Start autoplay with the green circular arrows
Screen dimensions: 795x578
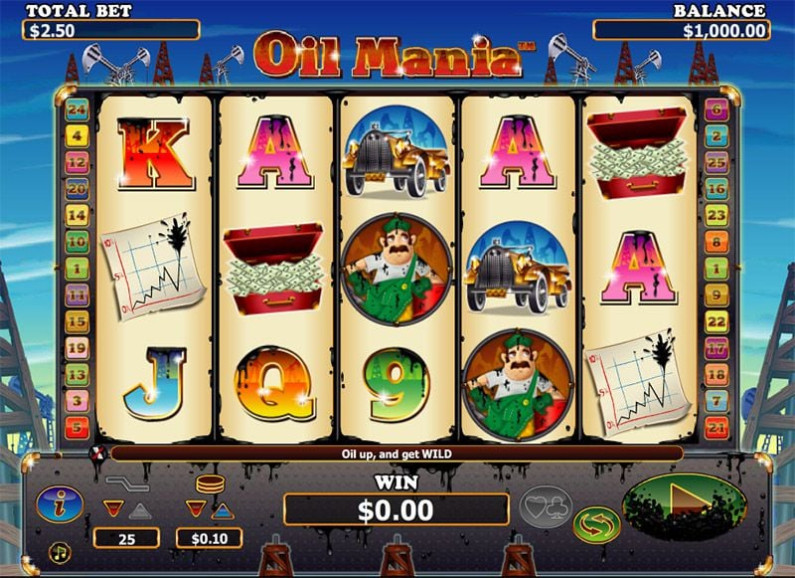[x=596, y=524]
